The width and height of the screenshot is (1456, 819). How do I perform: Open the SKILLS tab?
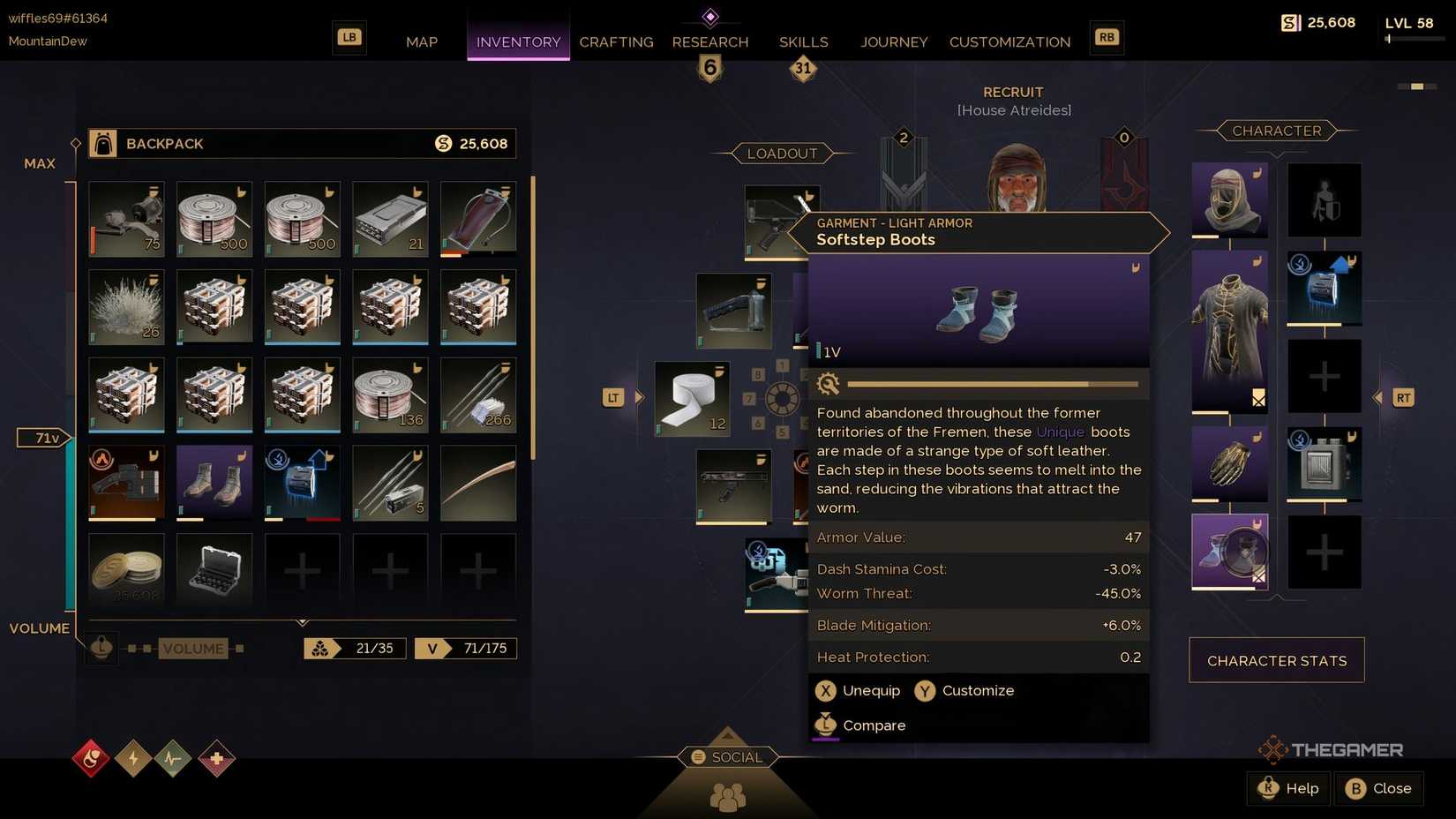(802, 41)
